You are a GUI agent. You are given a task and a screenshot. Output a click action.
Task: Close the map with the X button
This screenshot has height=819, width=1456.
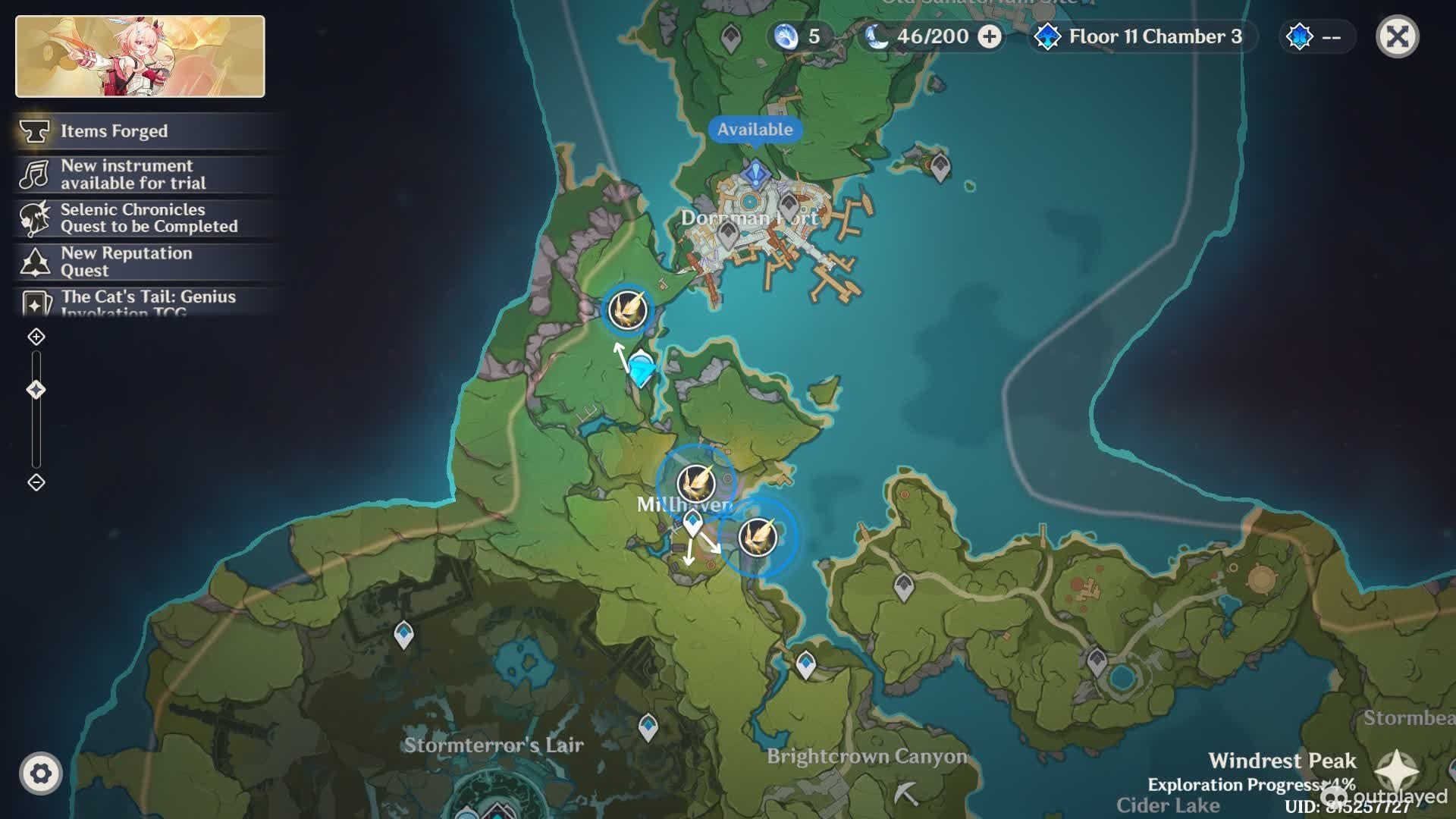1397,36
